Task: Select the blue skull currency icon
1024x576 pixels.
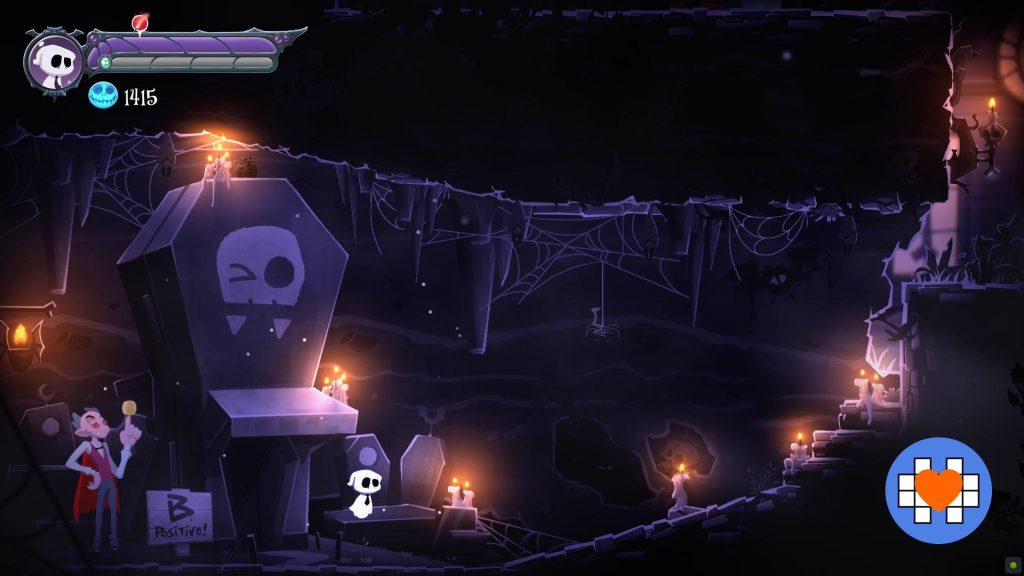Action: (x=102, y=96)
